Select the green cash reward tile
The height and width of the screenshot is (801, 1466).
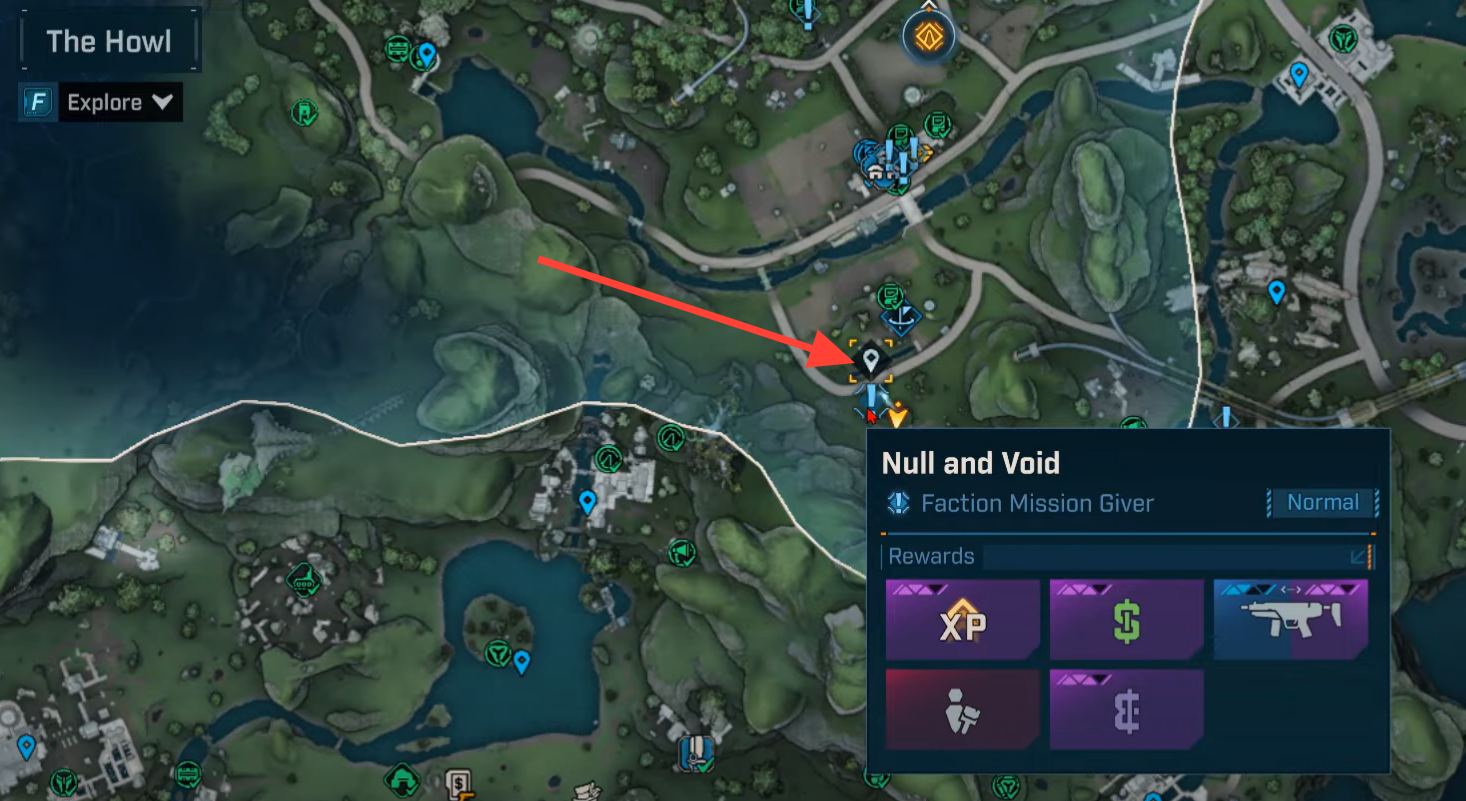[1126, 620]
